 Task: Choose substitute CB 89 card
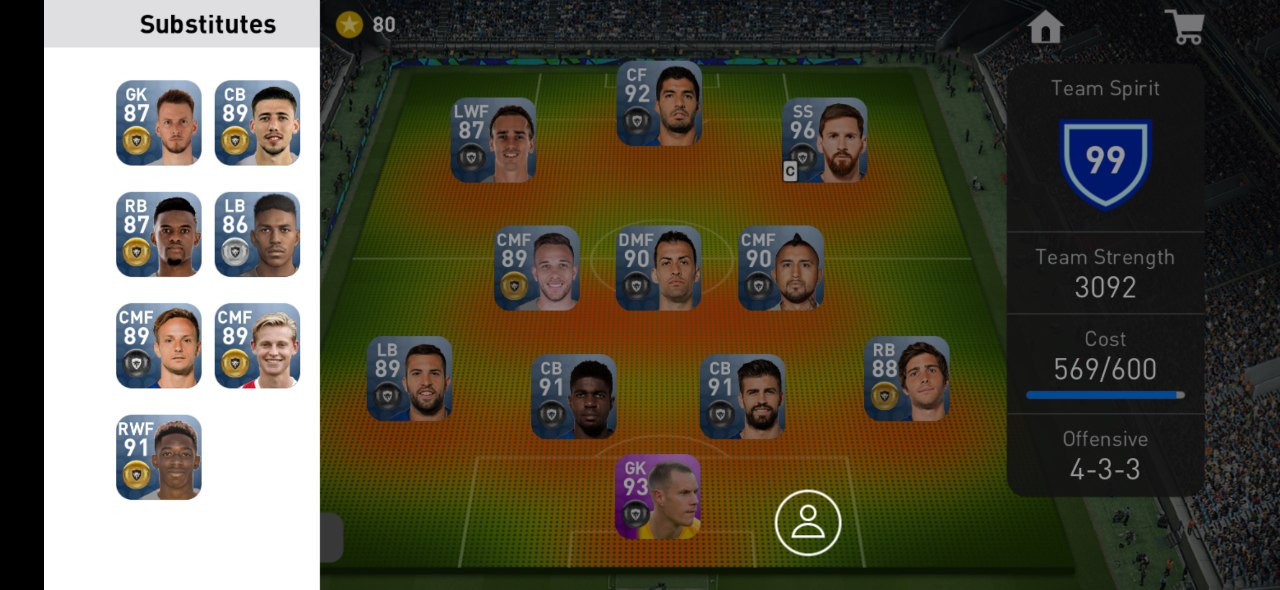pyautogui.click(x=257, y=122)
